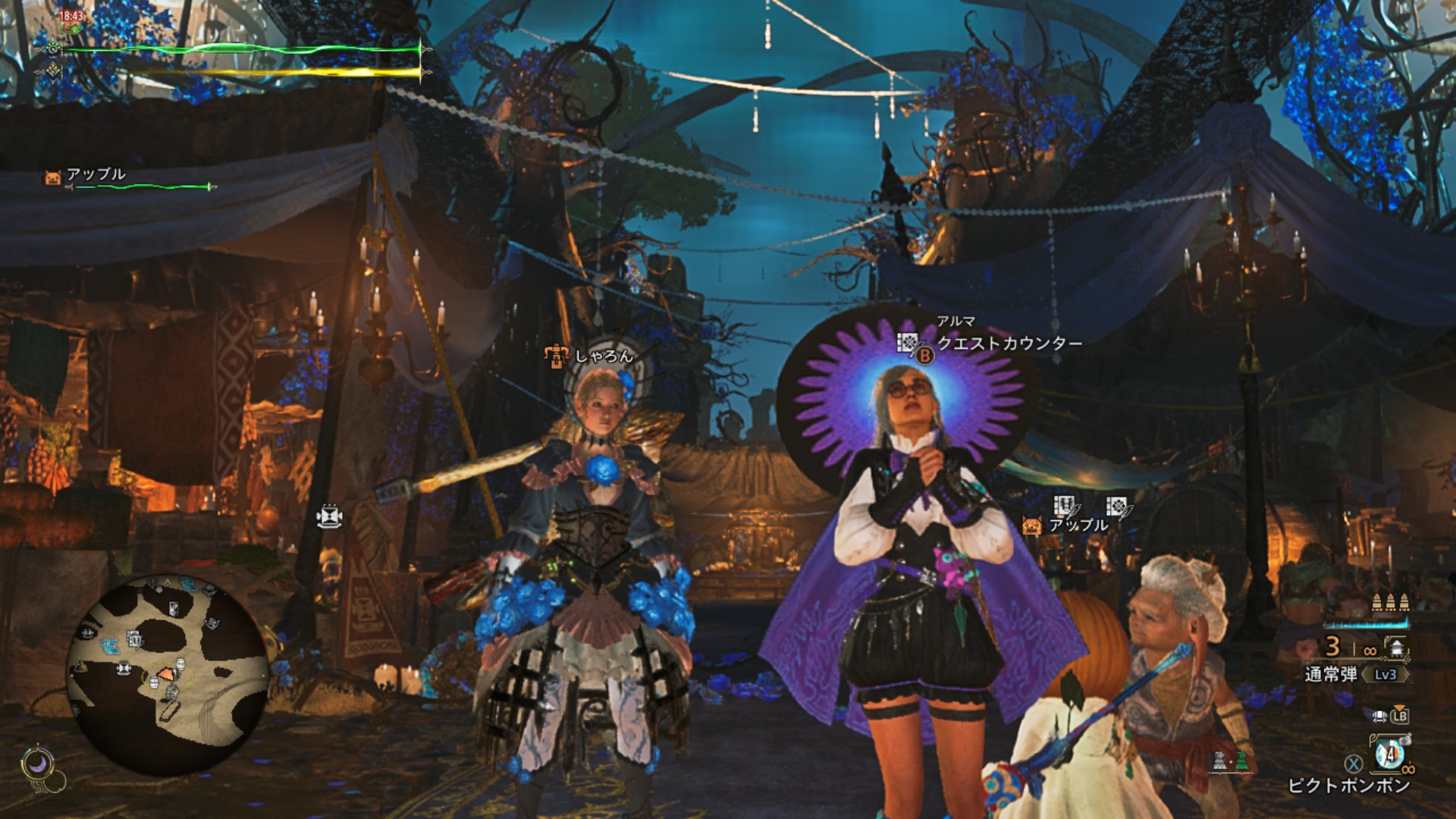Click the ammo bullet icon beside the count
This screenshot has height=819, width=1456.
(x=1397, y=647)
